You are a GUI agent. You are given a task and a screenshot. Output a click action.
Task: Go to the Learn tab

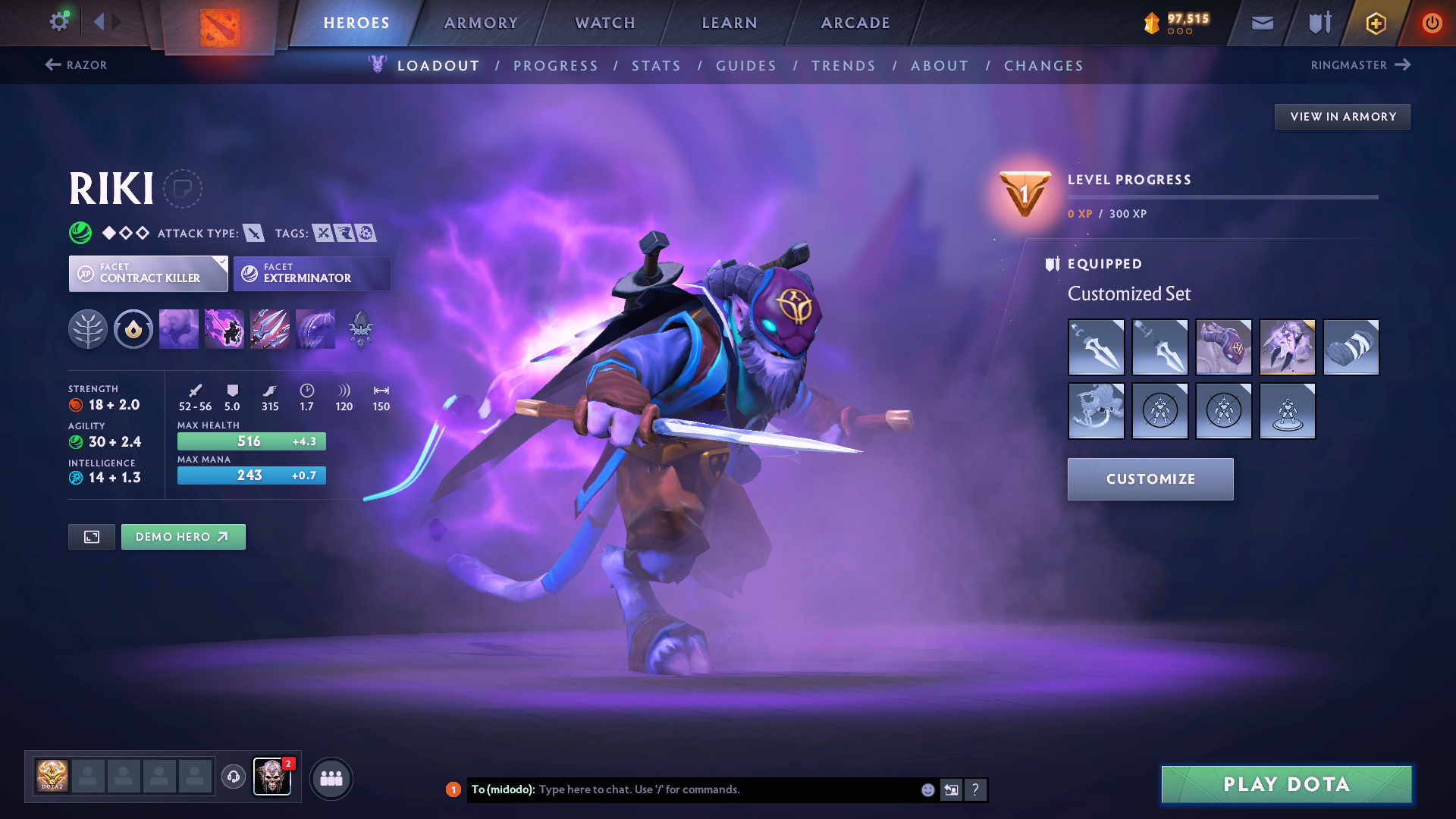[x=730, y=23]
